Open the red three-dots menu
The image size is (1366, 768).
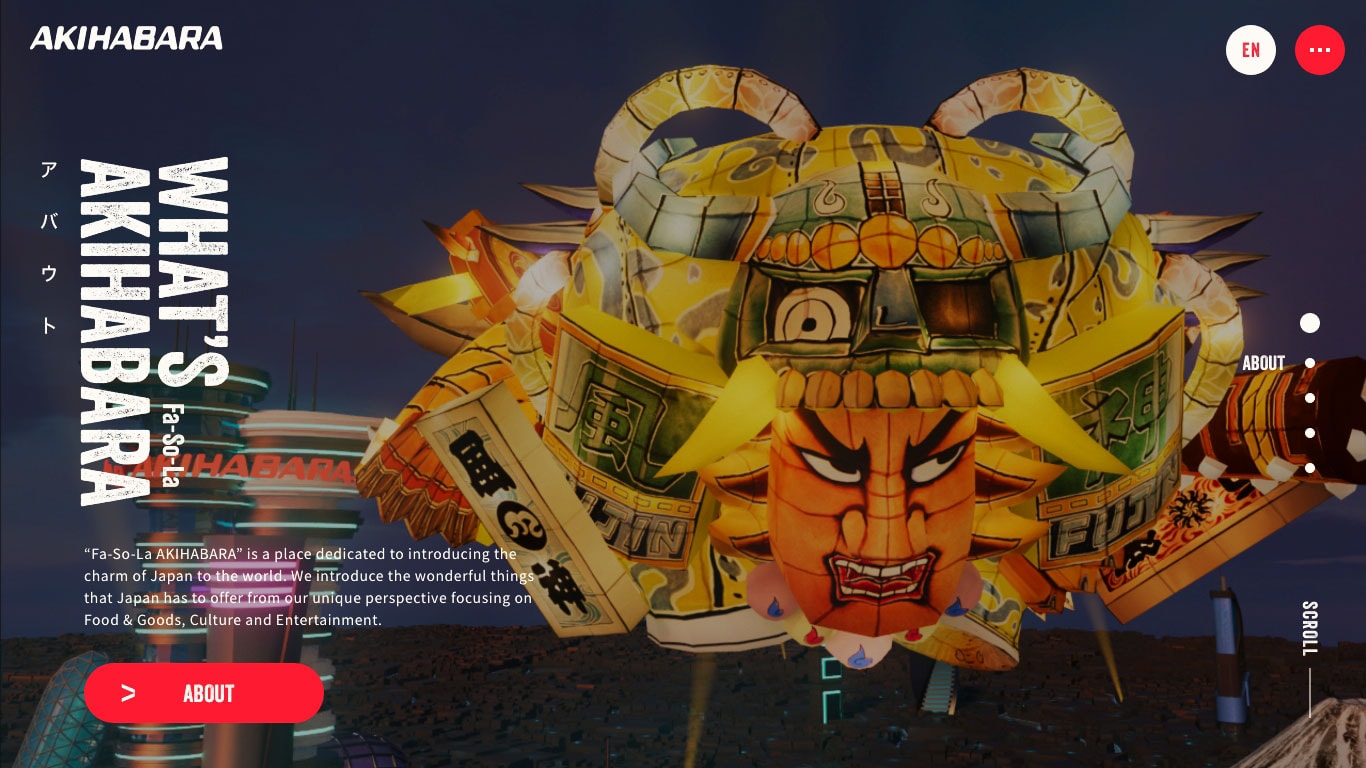(1320, 50)
